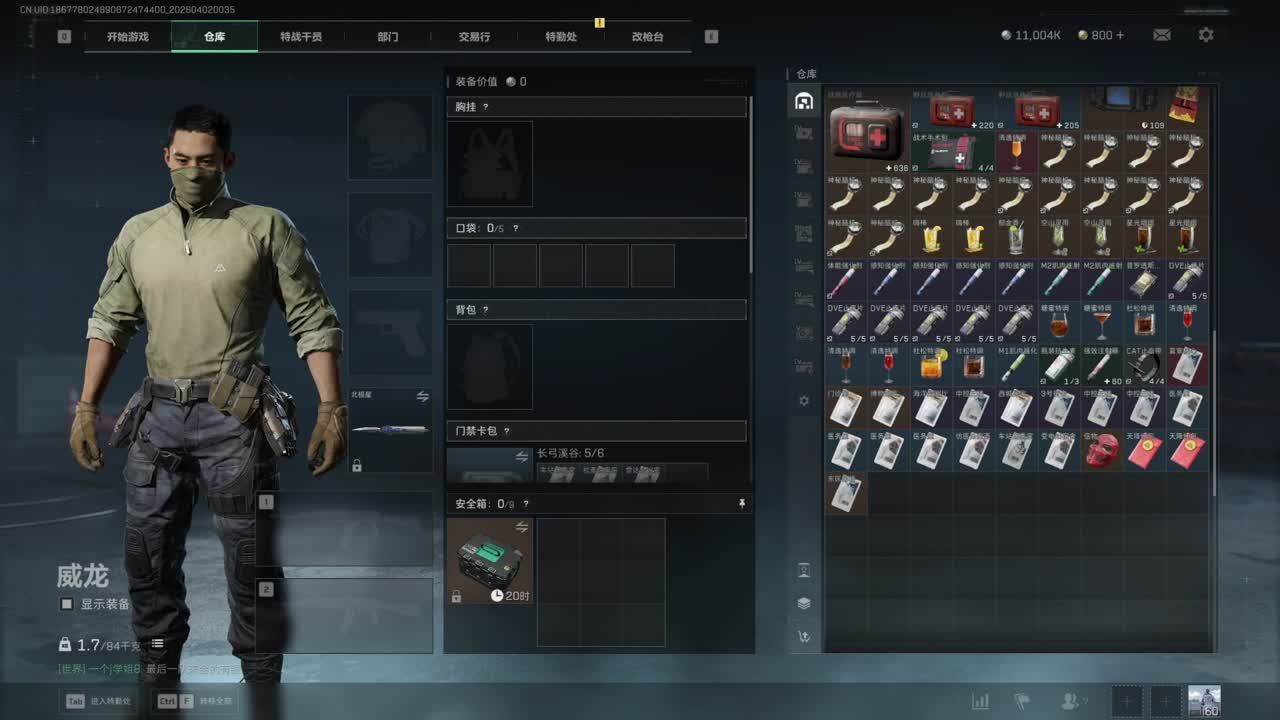Swap the 长弓溪谷 keycard pack

521,456
